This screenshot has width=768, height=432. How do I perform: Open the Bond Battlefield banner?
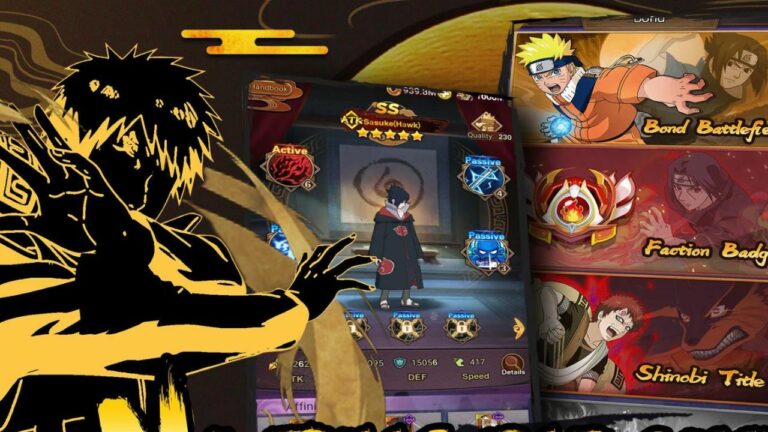point(640,90)
